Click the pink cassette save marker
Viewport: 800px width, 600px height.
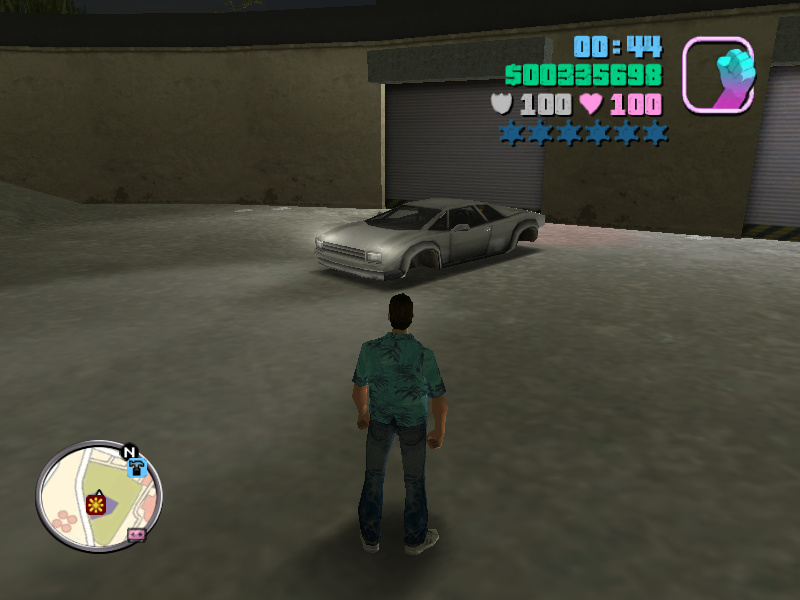138,535
